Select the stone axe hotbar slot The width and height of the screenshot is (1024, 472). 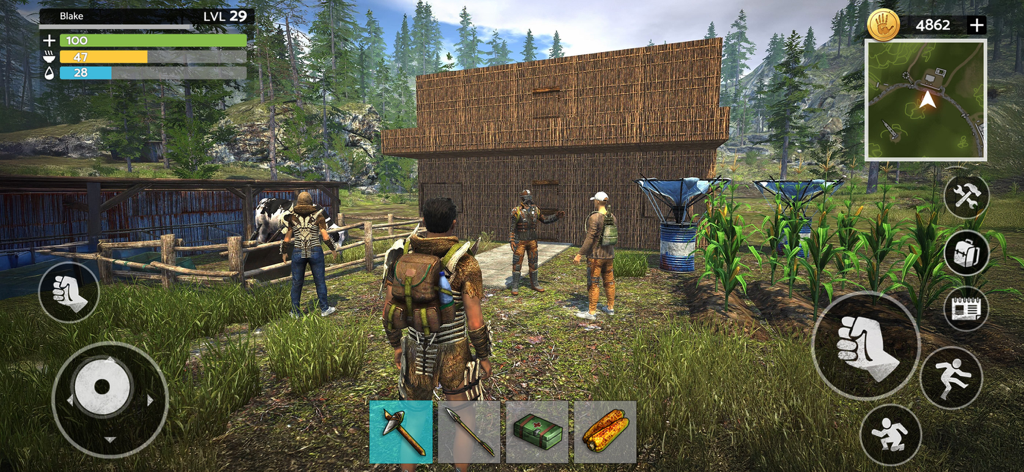point(401,432)
